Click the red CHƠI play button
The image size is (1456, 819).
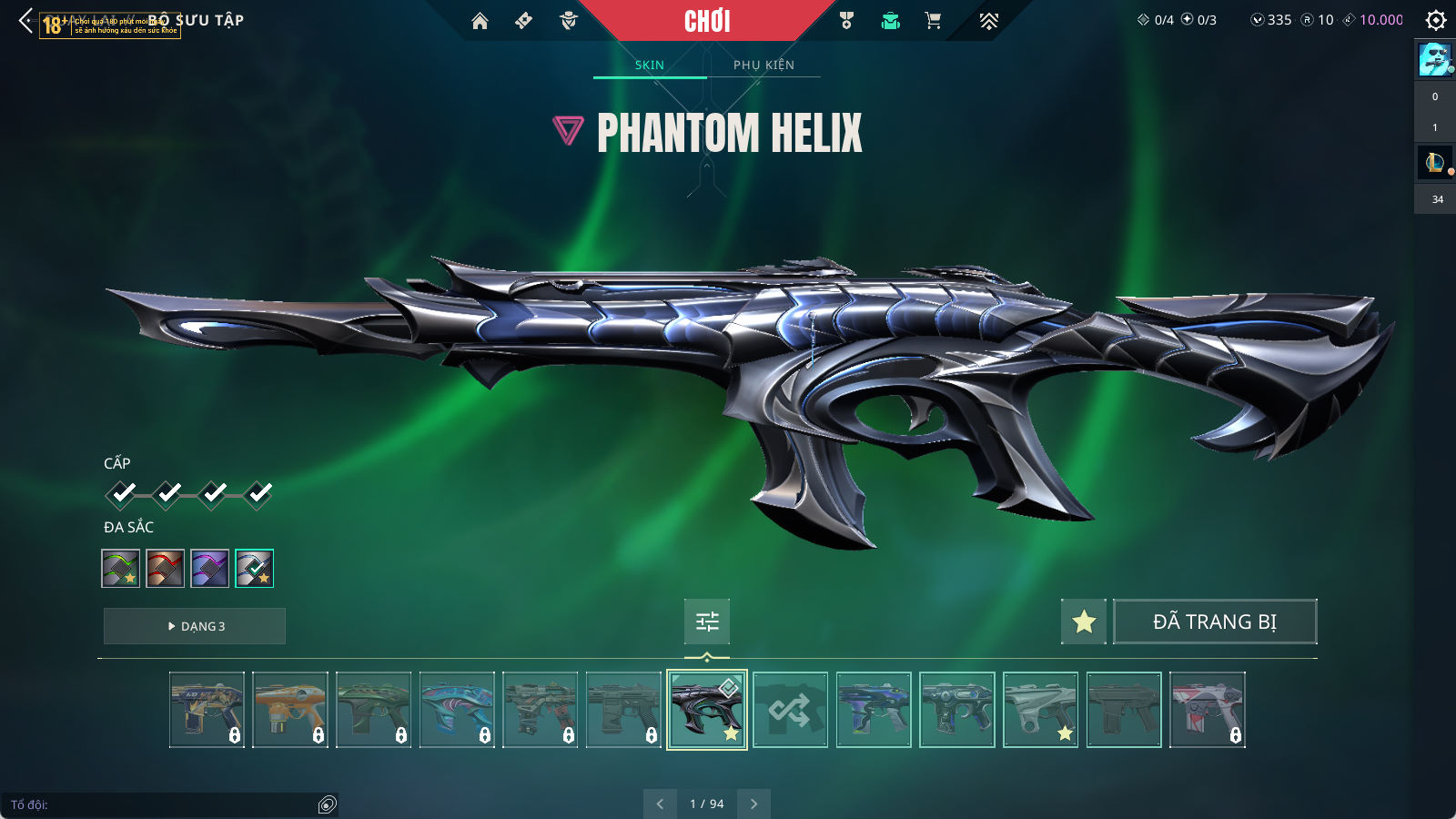(x=707, y=21)
